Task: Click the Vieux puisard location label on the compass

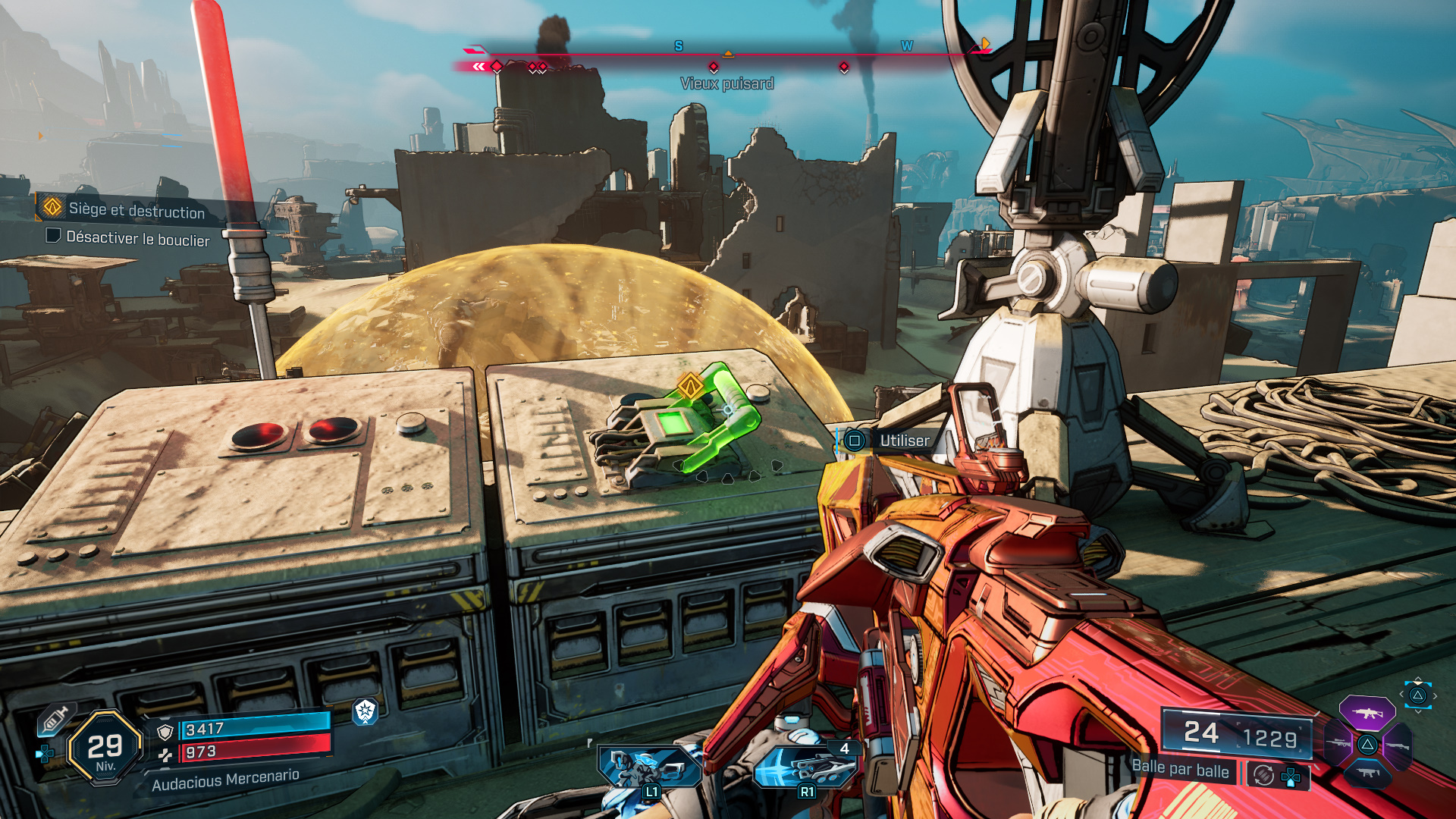Action: tap(726, 84)
